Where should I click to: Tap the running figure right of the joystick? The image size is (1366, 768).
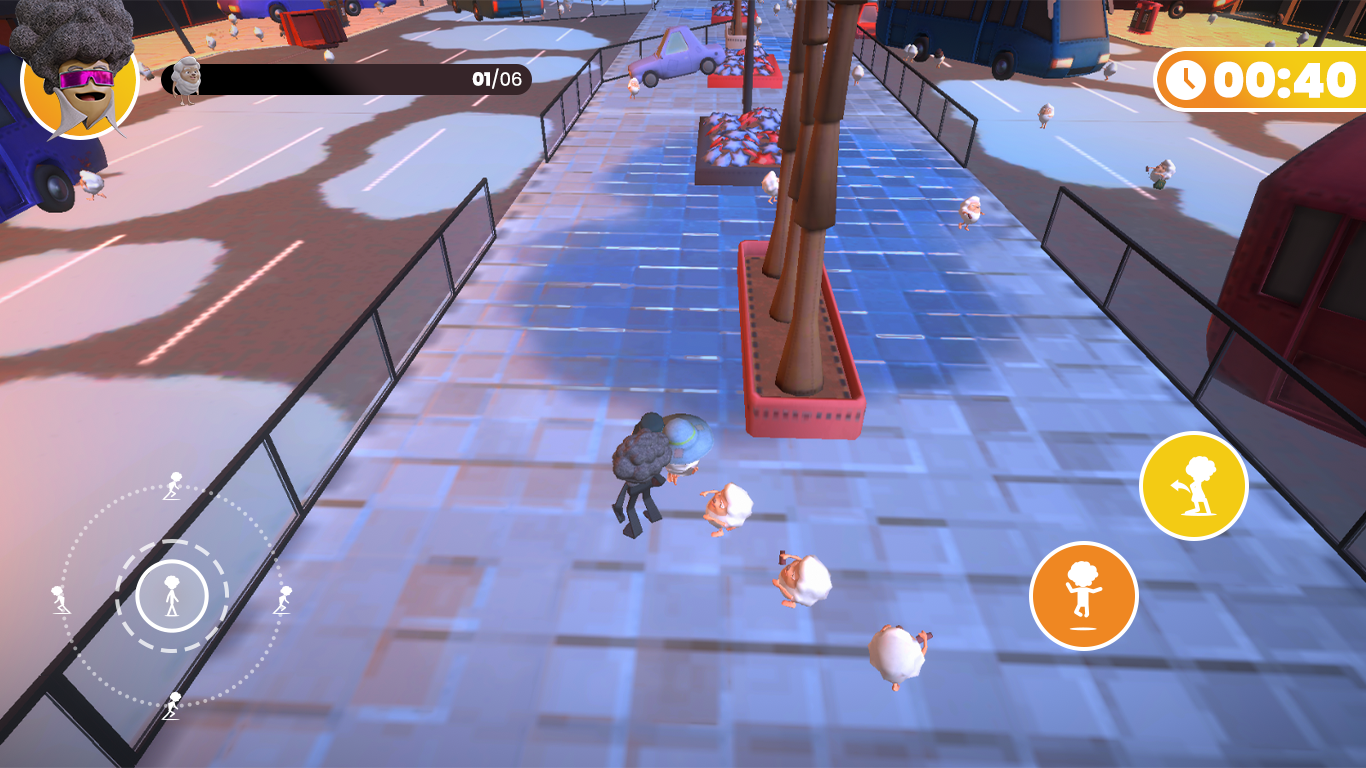283,600
